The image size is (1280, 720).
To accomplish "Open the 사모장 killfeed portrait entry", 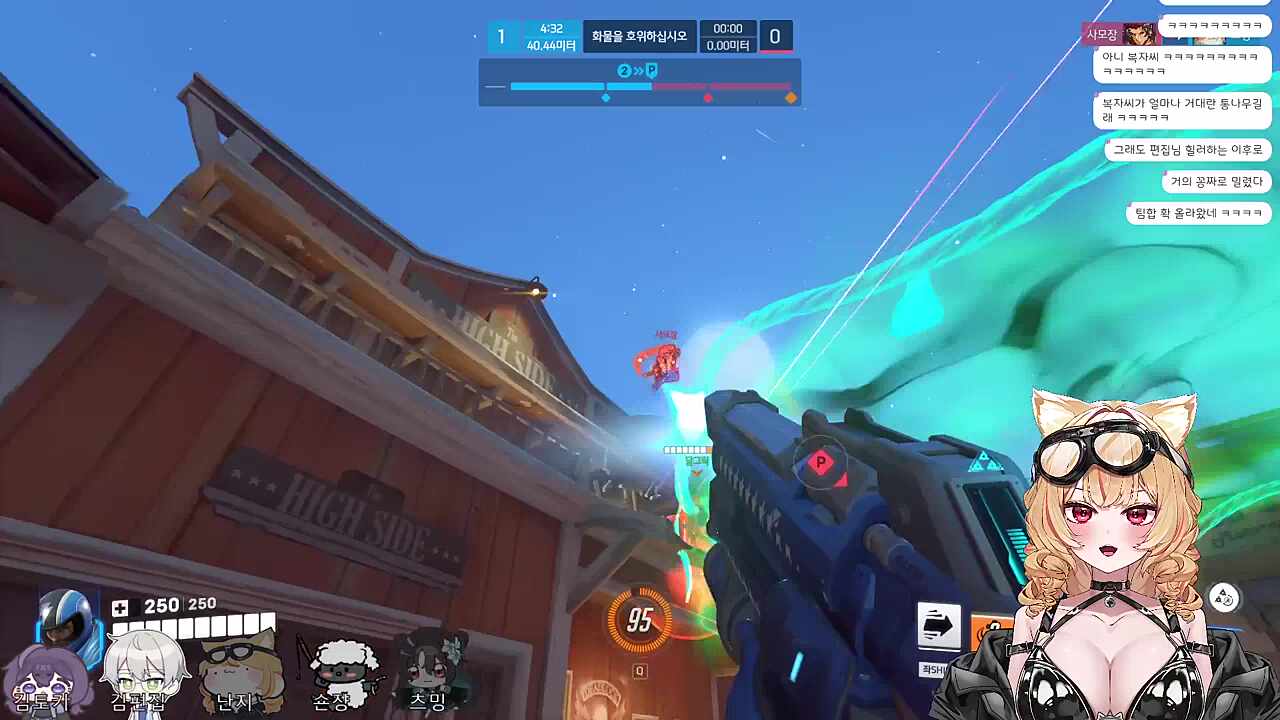I will click(1122, 35).
